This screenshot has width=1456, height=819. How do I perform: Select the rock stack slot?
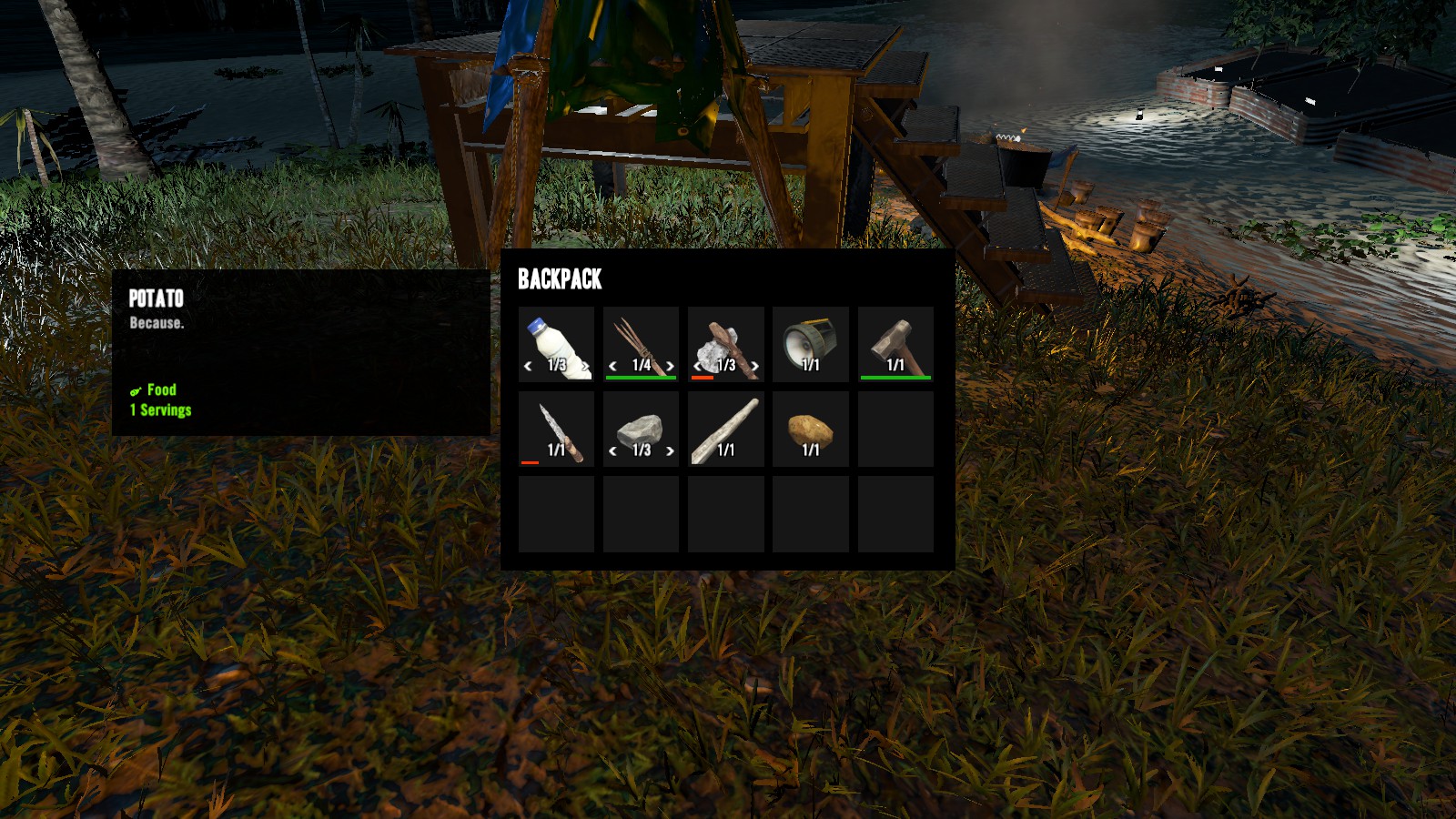(641, 428)
